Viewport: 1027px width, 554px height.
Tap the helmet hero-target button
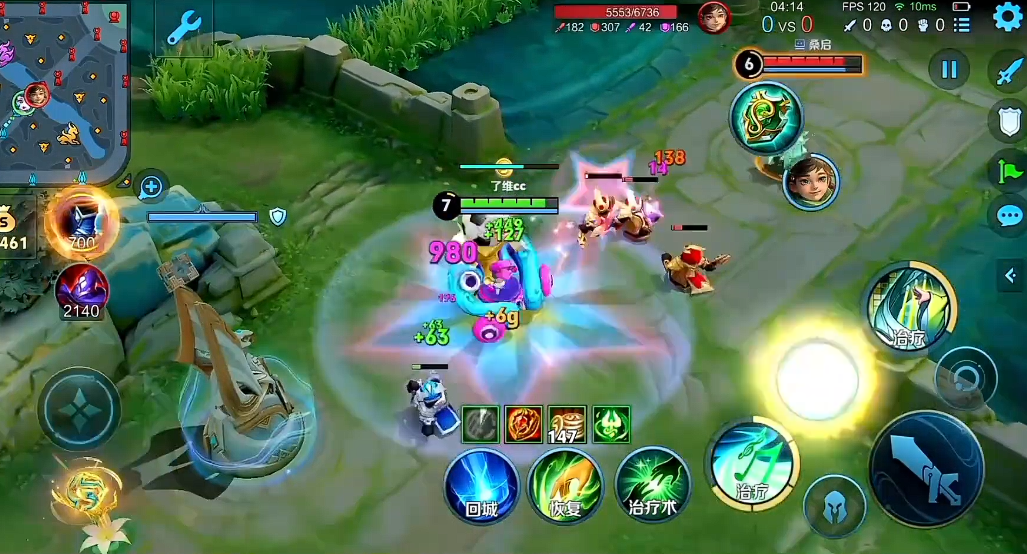tap(834, 506)
